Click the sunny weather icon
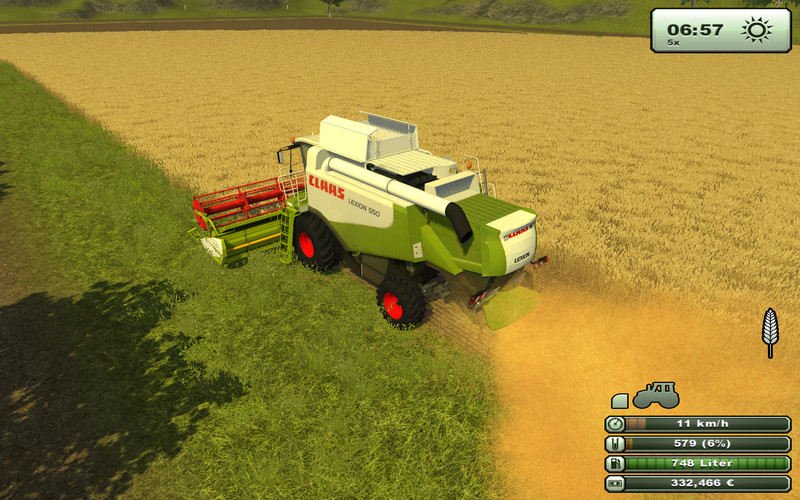800x500 pixels. pos(757,30)
